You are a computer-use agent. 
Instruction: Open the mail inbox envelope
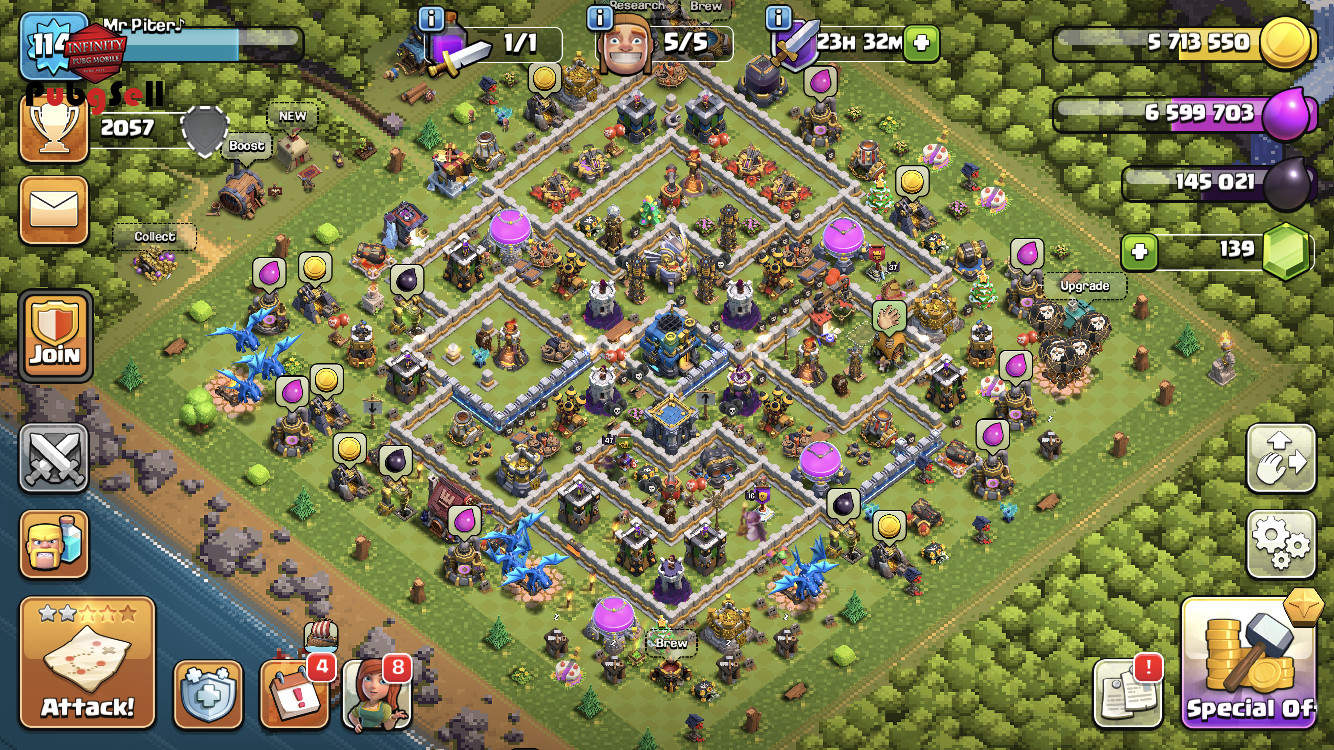(54, 210)
